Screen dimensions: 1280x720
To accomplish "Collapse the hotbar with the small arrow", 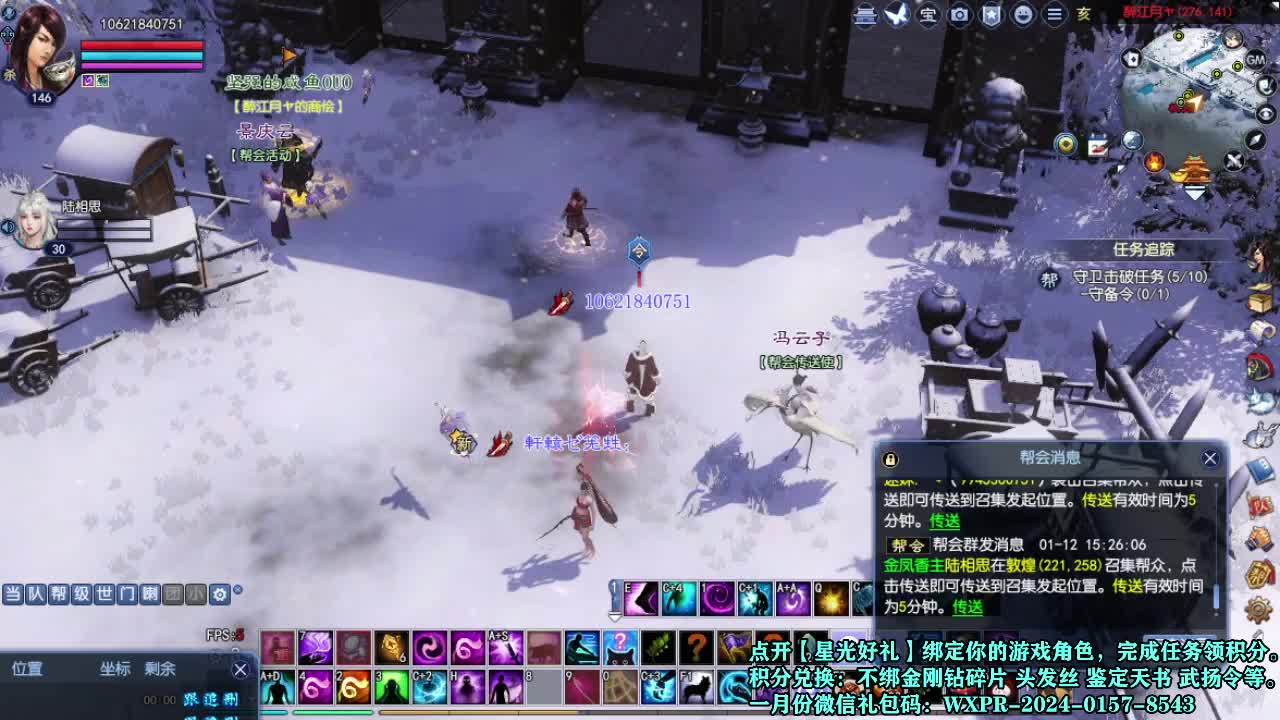I will [614, 618].
